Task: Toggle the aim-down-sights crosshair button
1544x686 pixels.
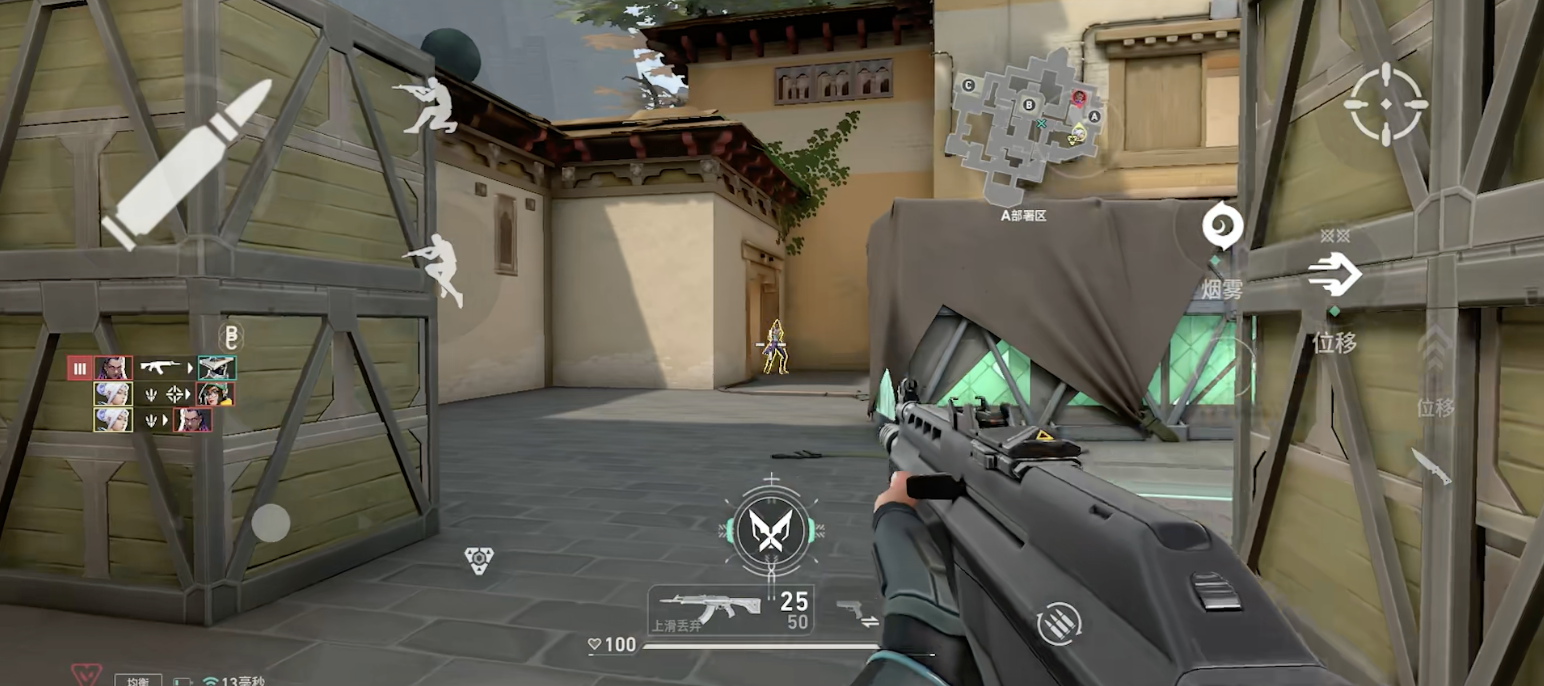Action: (1385, 103)
